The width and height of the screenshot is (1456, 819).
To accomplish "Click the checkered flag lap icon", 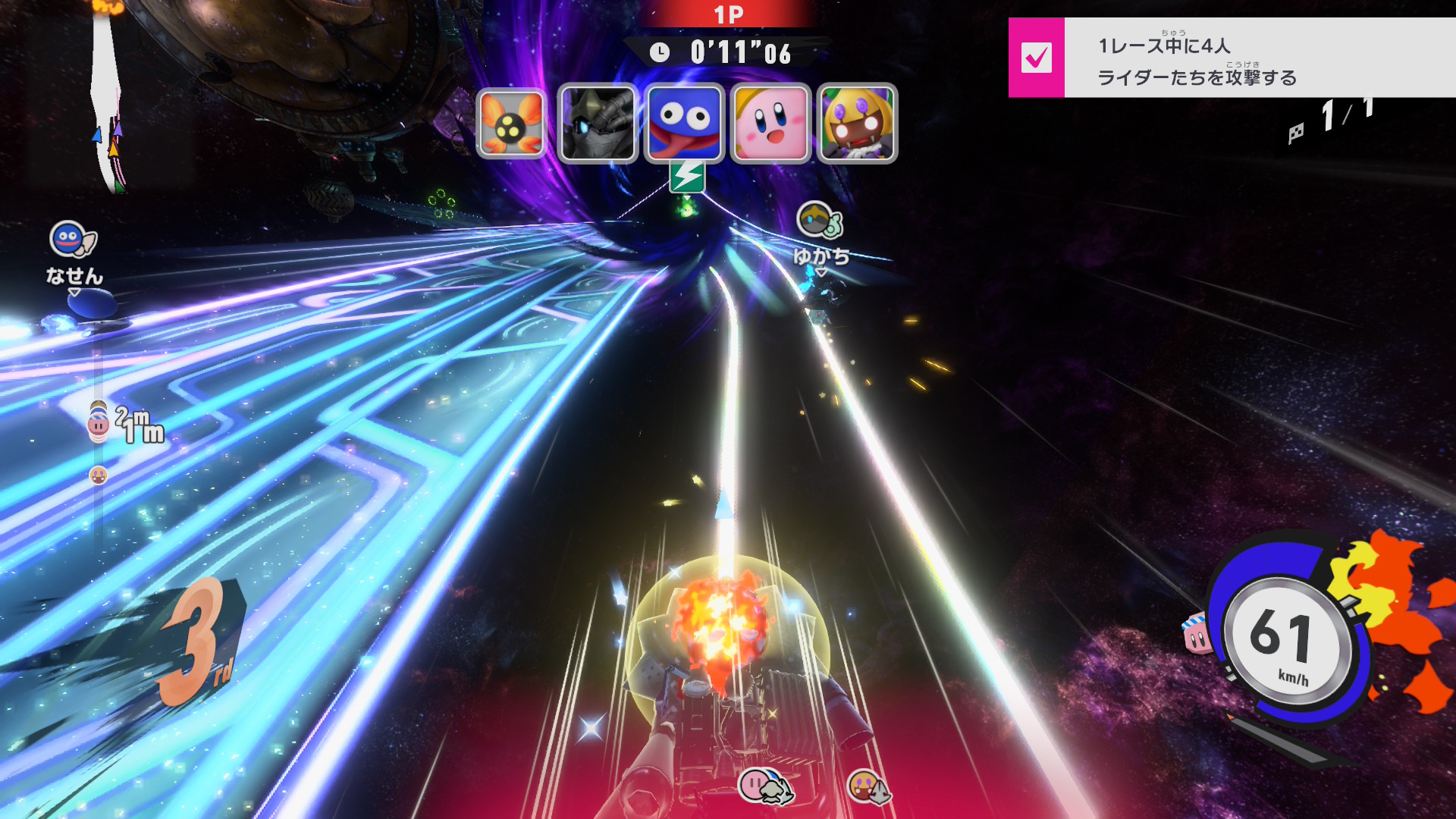I will (1296, 133).
